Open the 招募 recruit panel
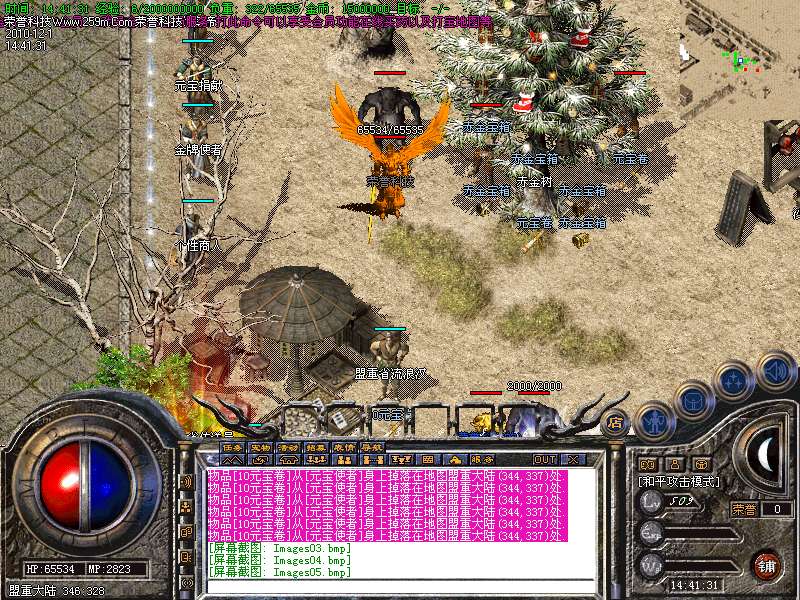The width and height of the screenshot is (800, 600). click(317, 447)
